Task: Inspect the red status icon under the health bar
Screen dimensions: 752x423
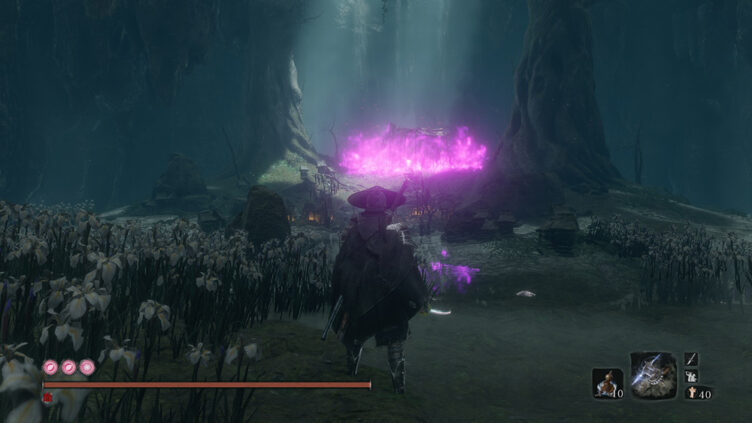Action: [47, 397]
